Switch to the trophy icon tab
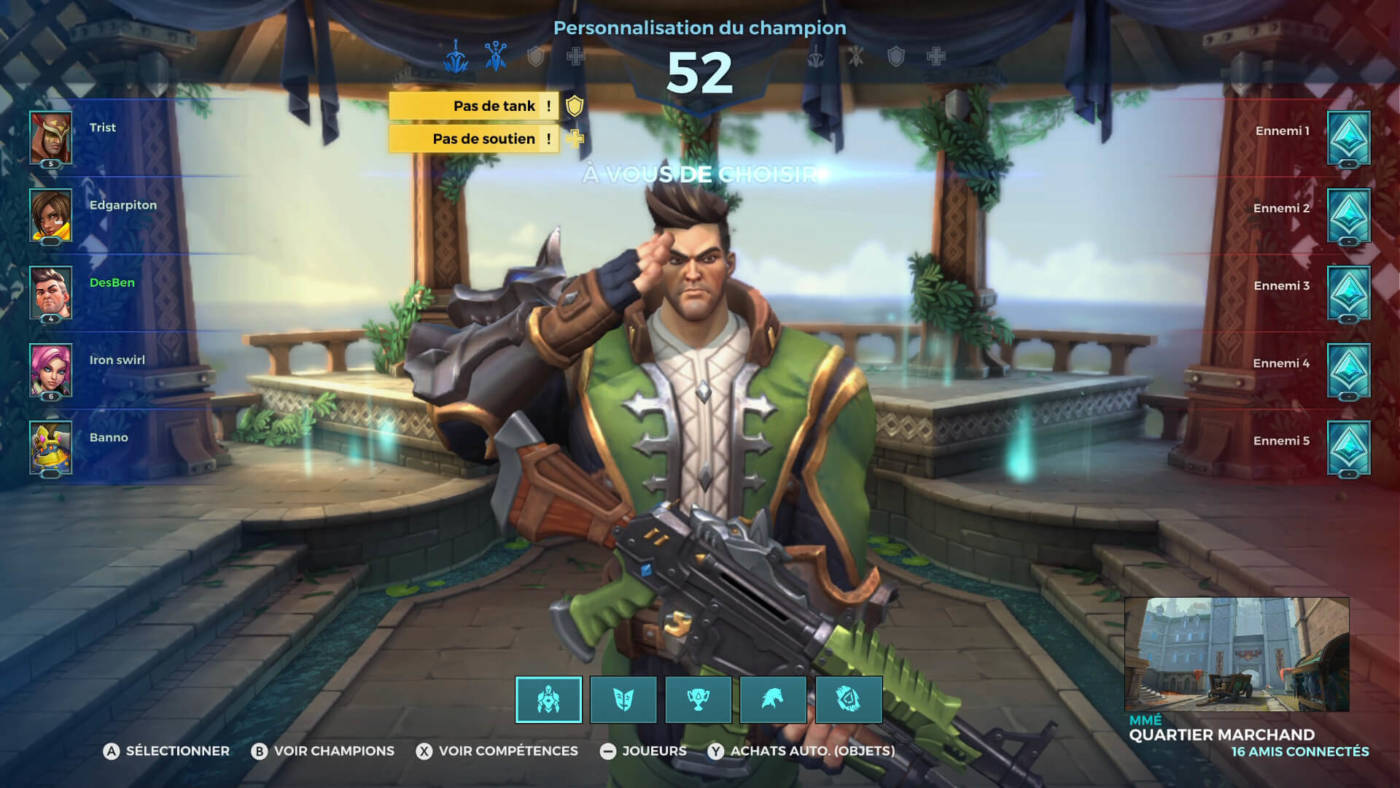 click(698, 700)
